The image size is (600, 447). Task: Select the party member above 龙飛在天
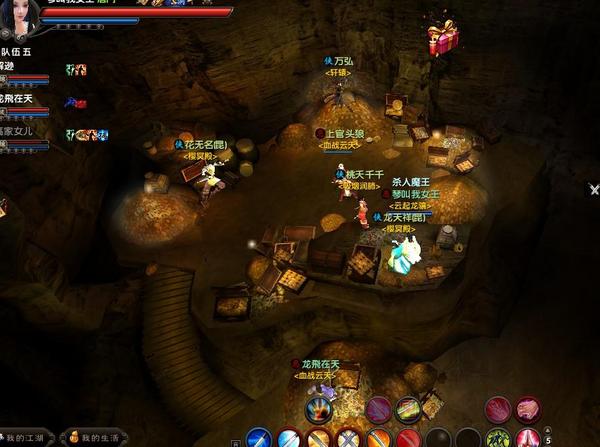point(14,66)
